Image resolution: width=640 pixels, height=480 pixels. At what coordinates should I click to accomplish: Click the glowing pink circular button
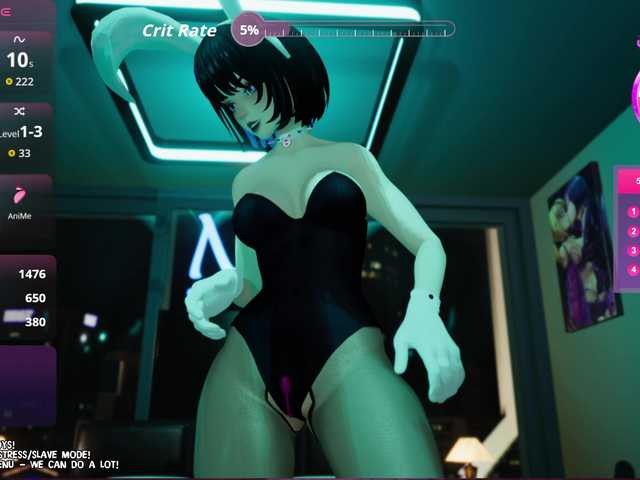636,97
